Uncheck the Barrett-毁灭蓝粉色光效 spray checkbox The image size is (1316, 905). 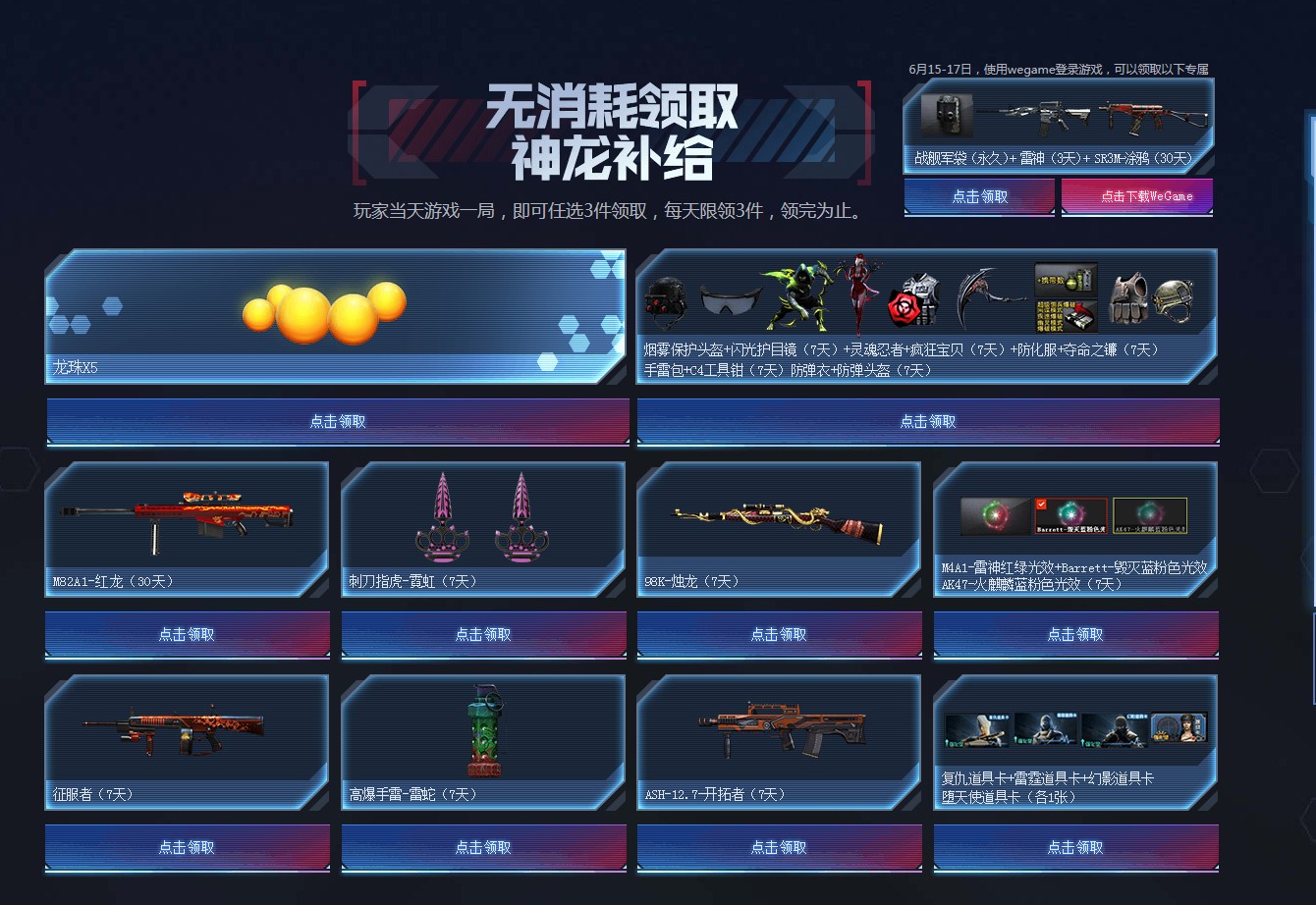[1041, 504]
